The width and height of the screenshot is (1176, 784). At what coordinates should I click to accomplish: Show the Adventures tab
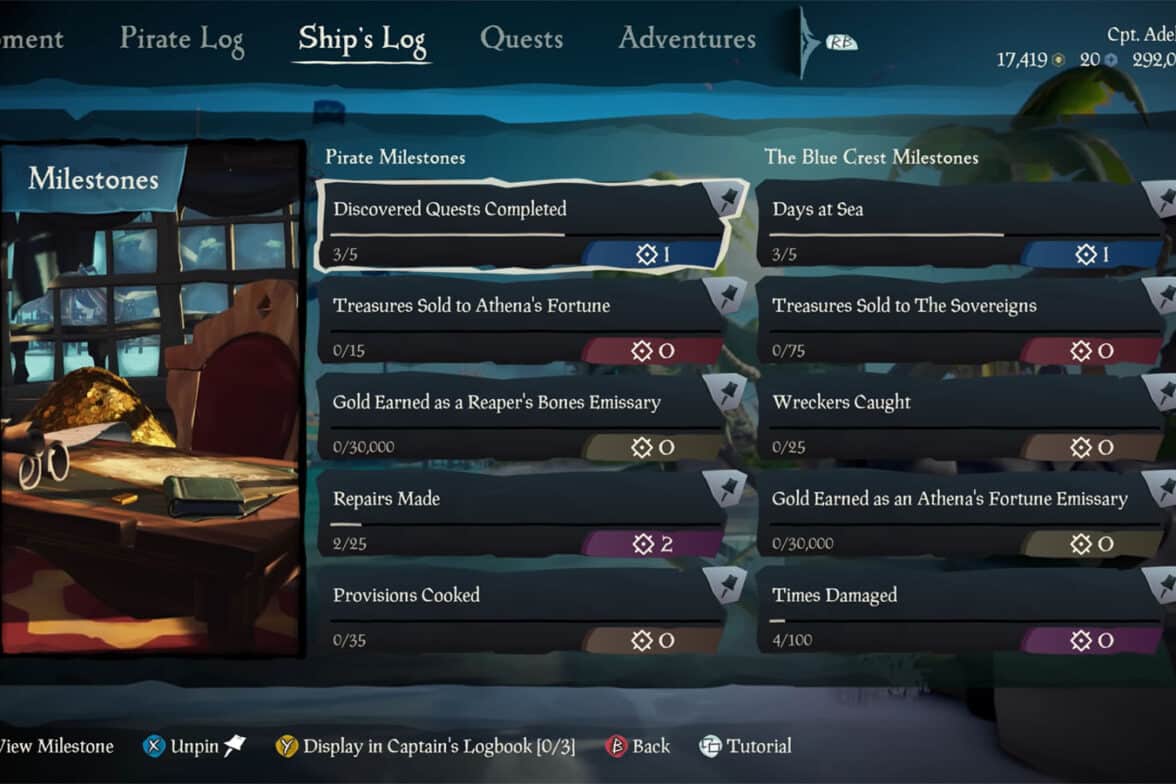pos(687,39)
